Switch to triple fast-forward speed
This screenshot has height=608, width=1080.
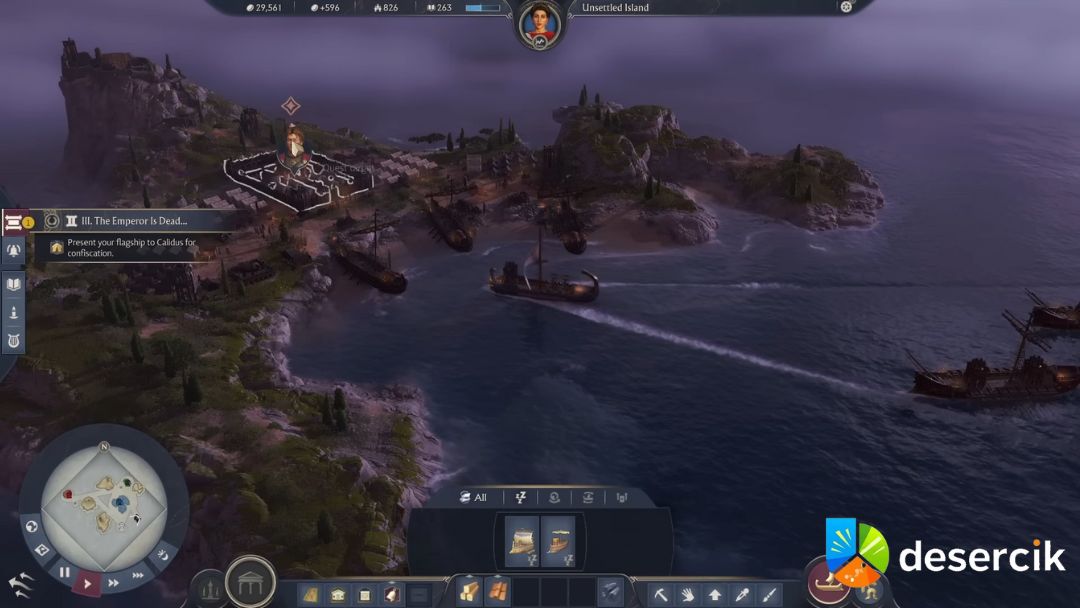(138, 575)
